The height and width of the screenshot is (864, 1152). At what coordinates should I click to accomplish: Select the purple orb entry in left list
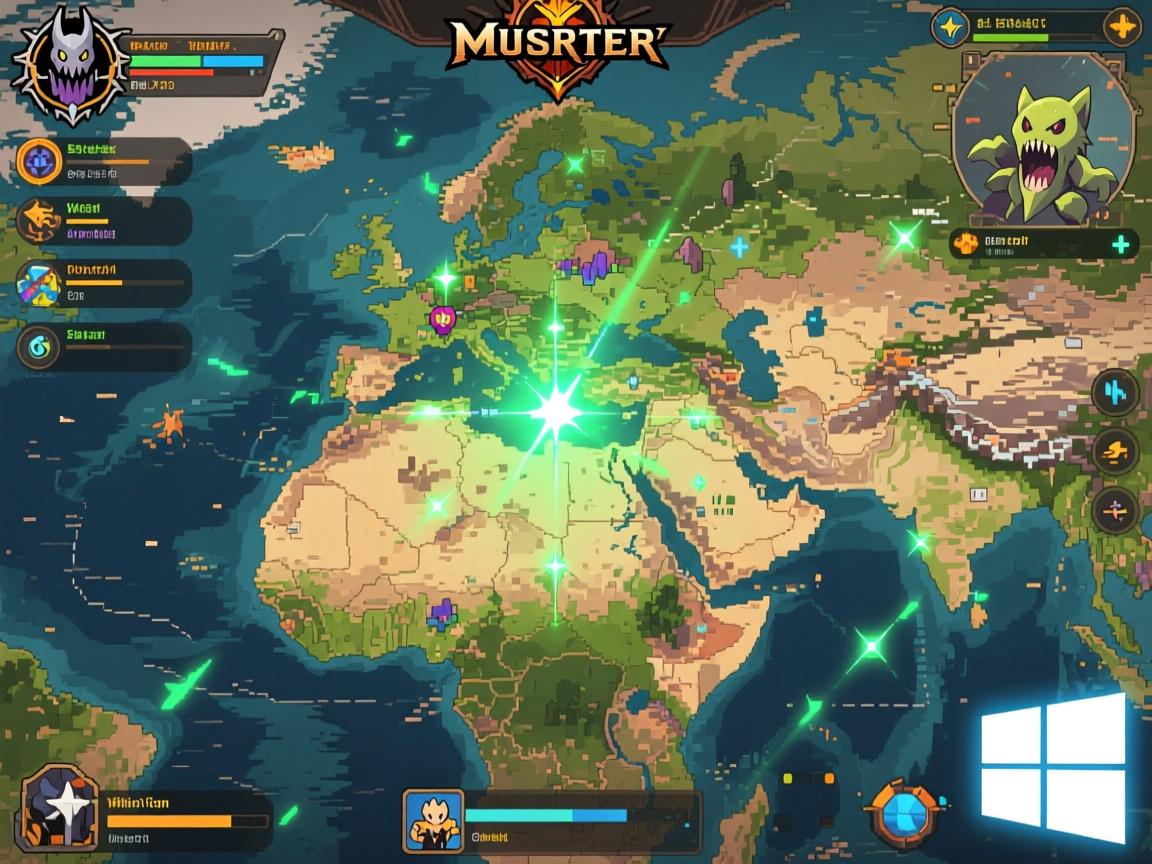point(40,161)
